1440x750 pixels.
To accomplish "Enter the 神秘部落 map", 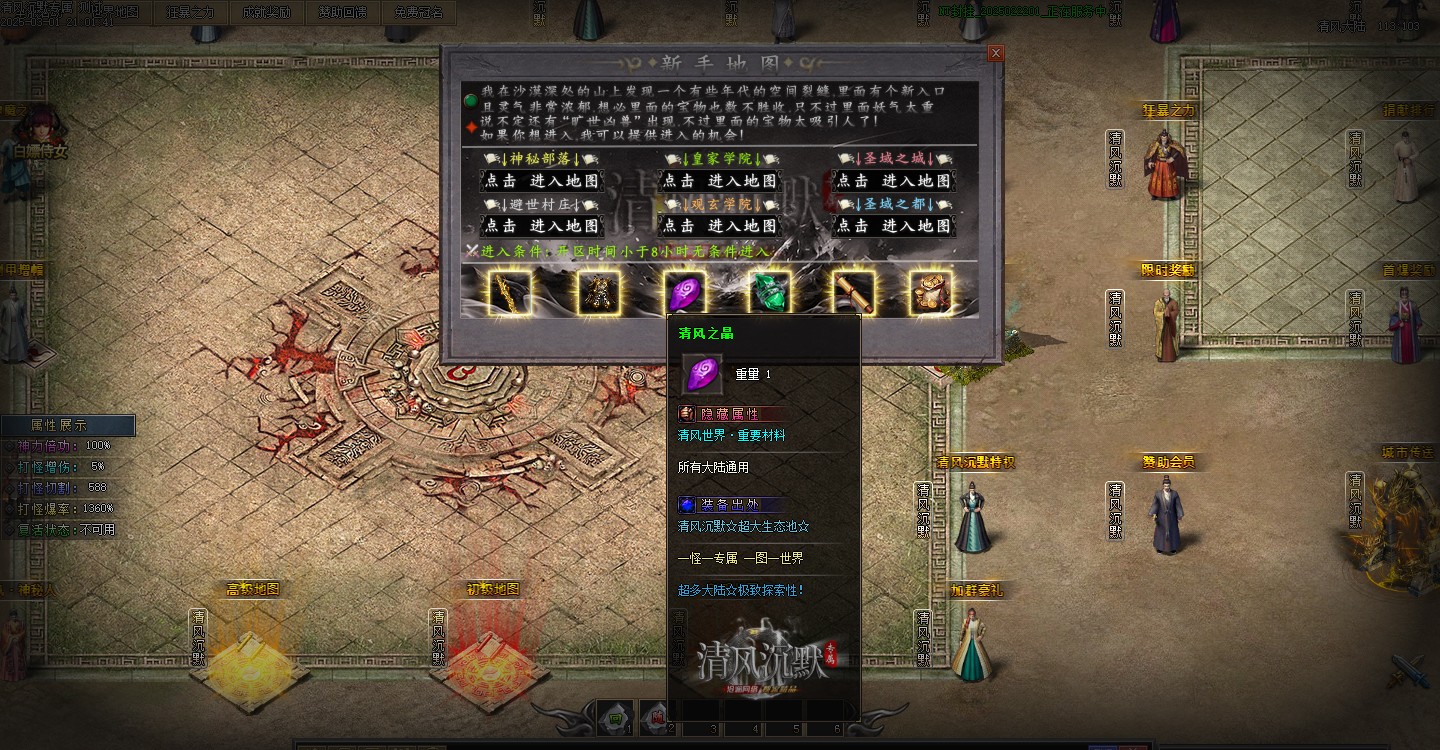I will click(x=541, y=181).
